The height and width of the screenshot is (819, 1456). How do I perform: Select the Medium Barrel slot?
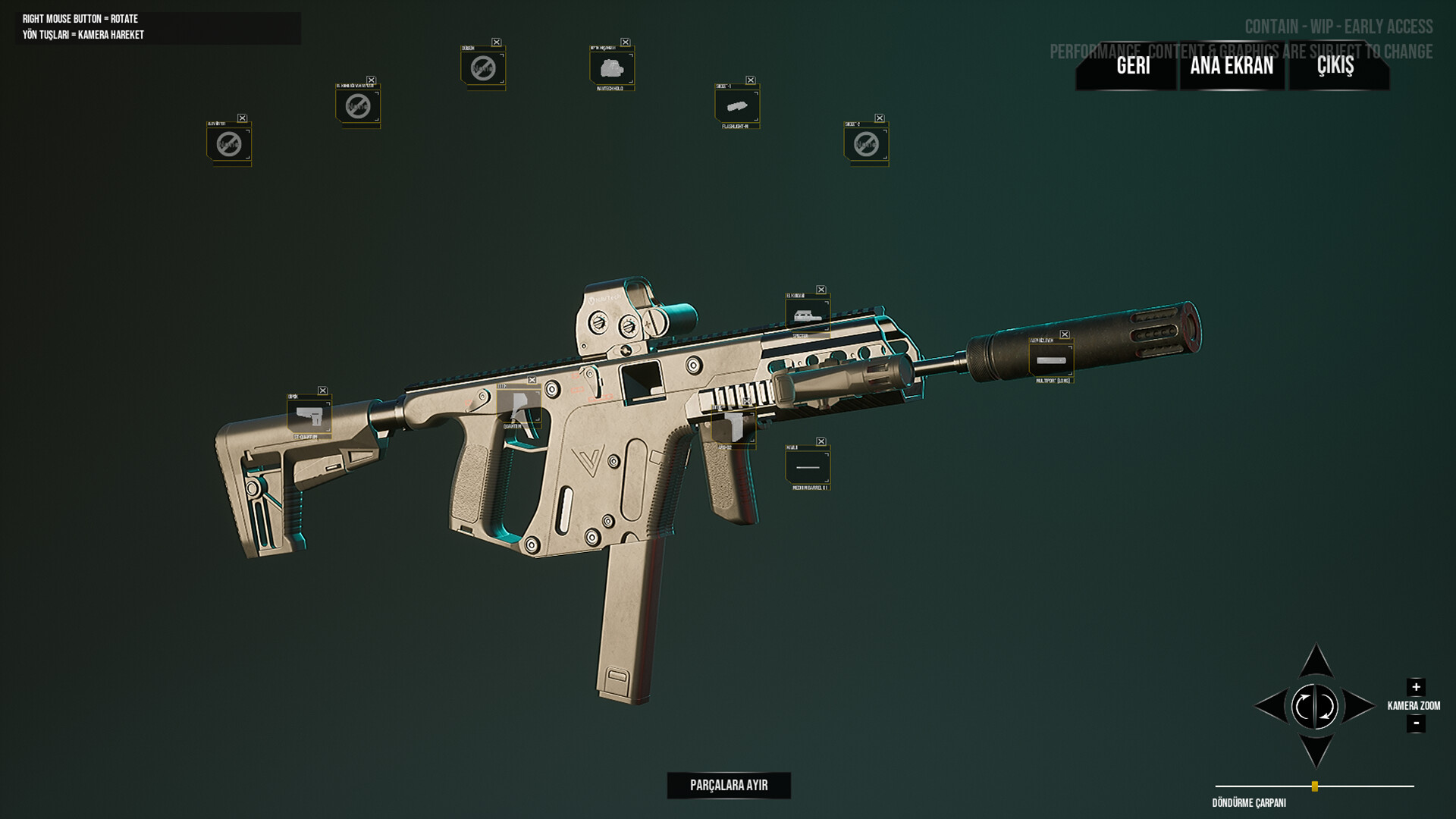pos(808,466)
